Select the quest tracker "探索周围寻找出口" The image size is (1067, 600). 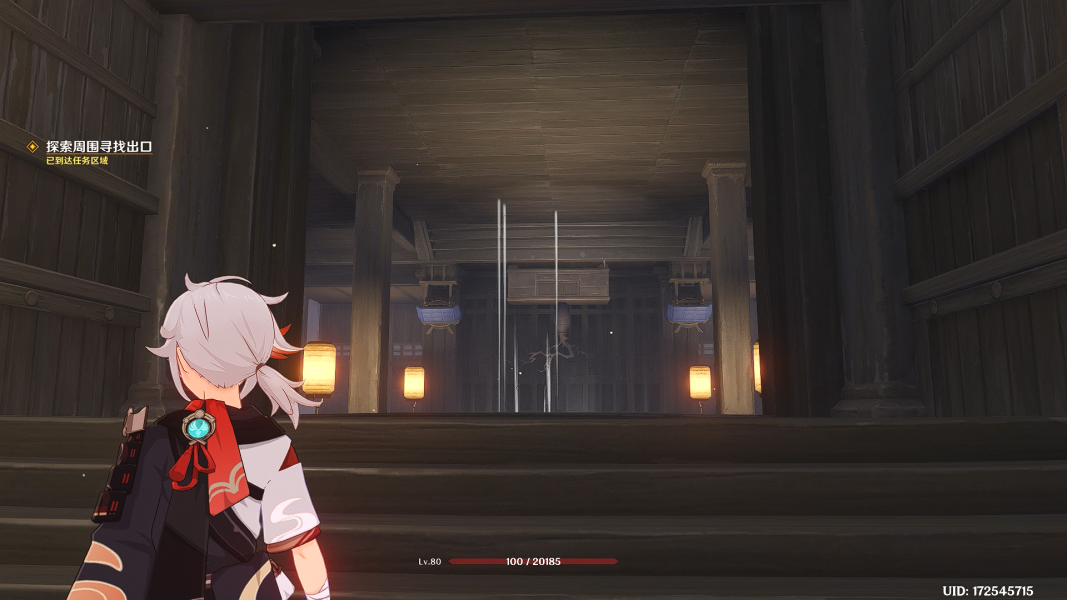click(98, 147)
